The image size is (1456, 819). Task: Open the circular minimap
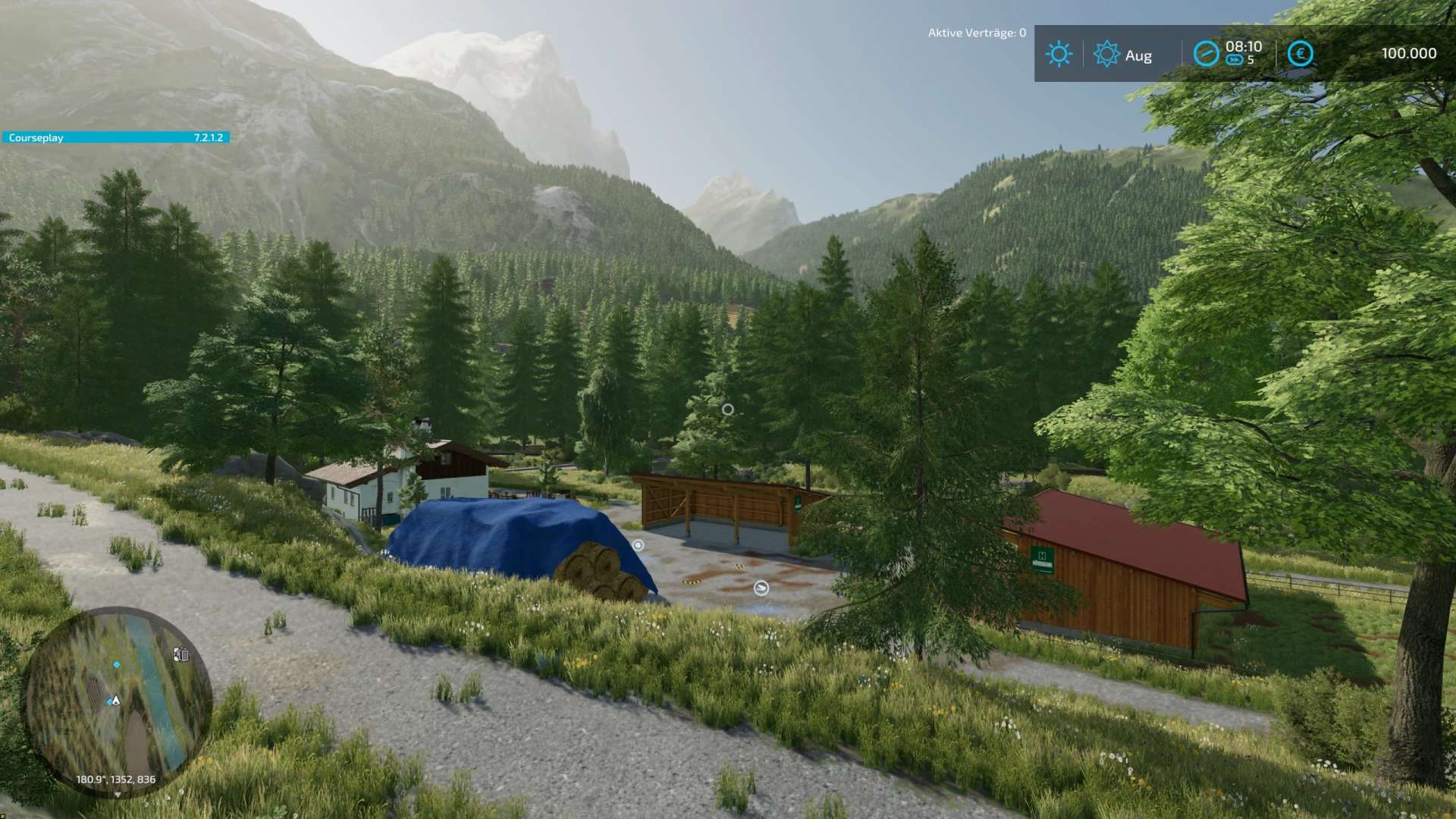pyautogui.click(x=118, y=699)
